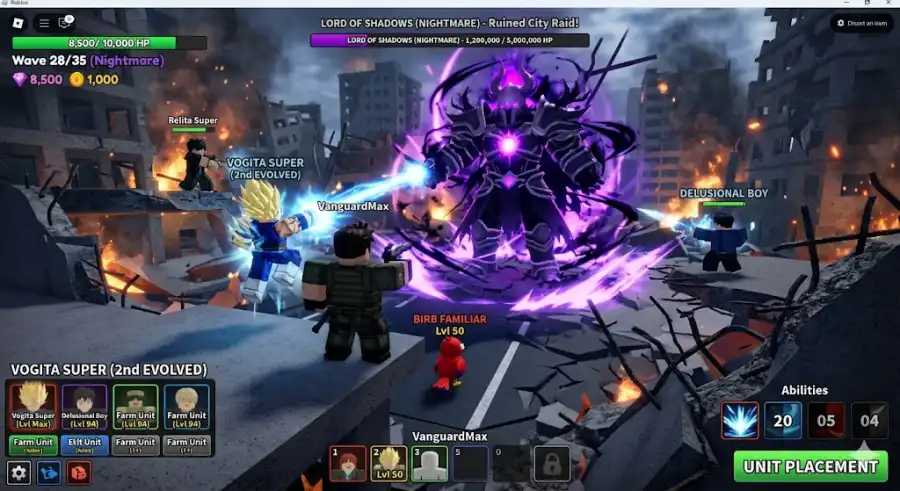Open settings with the gear icon
This screenshot has width=900, height=491.
click(x=19, y=472)
